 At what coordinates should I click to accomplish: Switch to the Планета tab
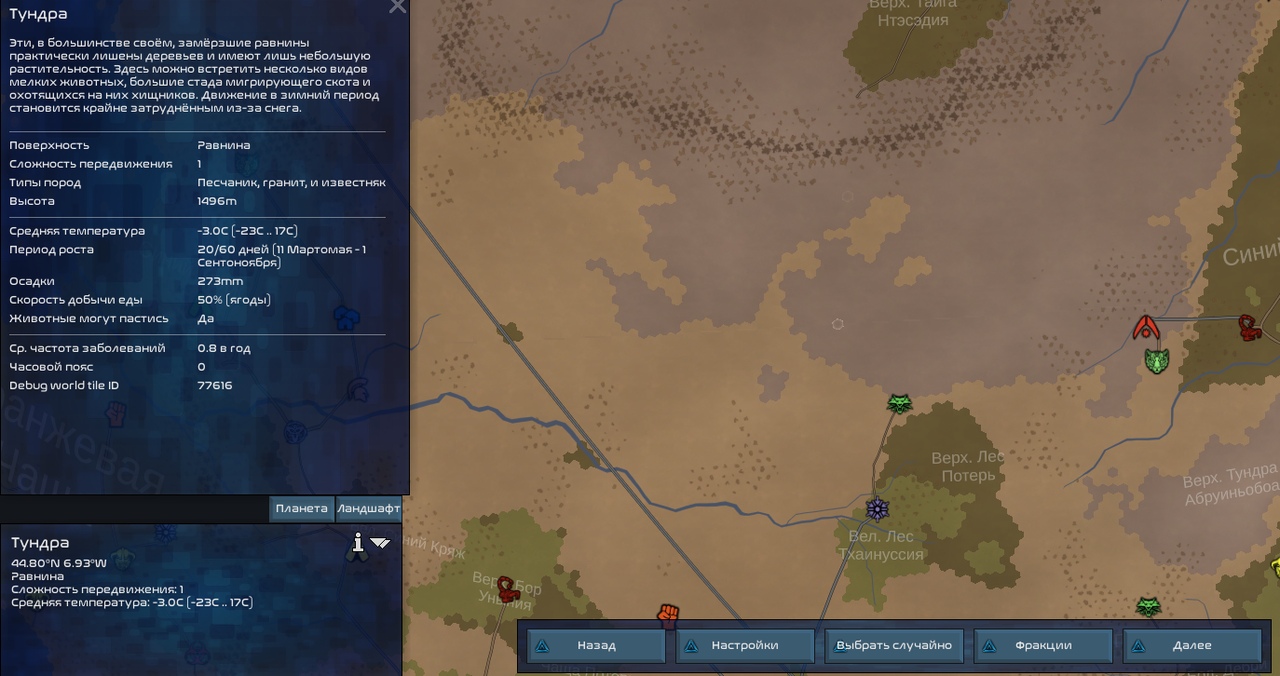click(x=301, y=508)
